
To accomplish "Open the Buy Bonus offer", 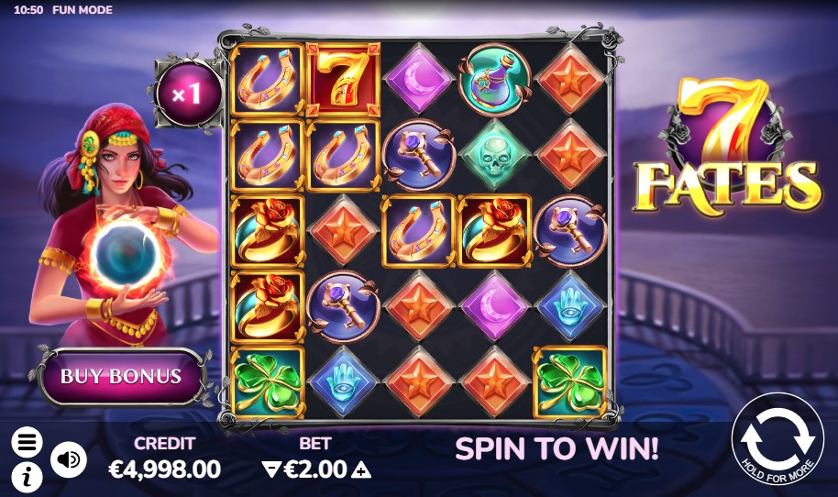I will coord(121,376).
